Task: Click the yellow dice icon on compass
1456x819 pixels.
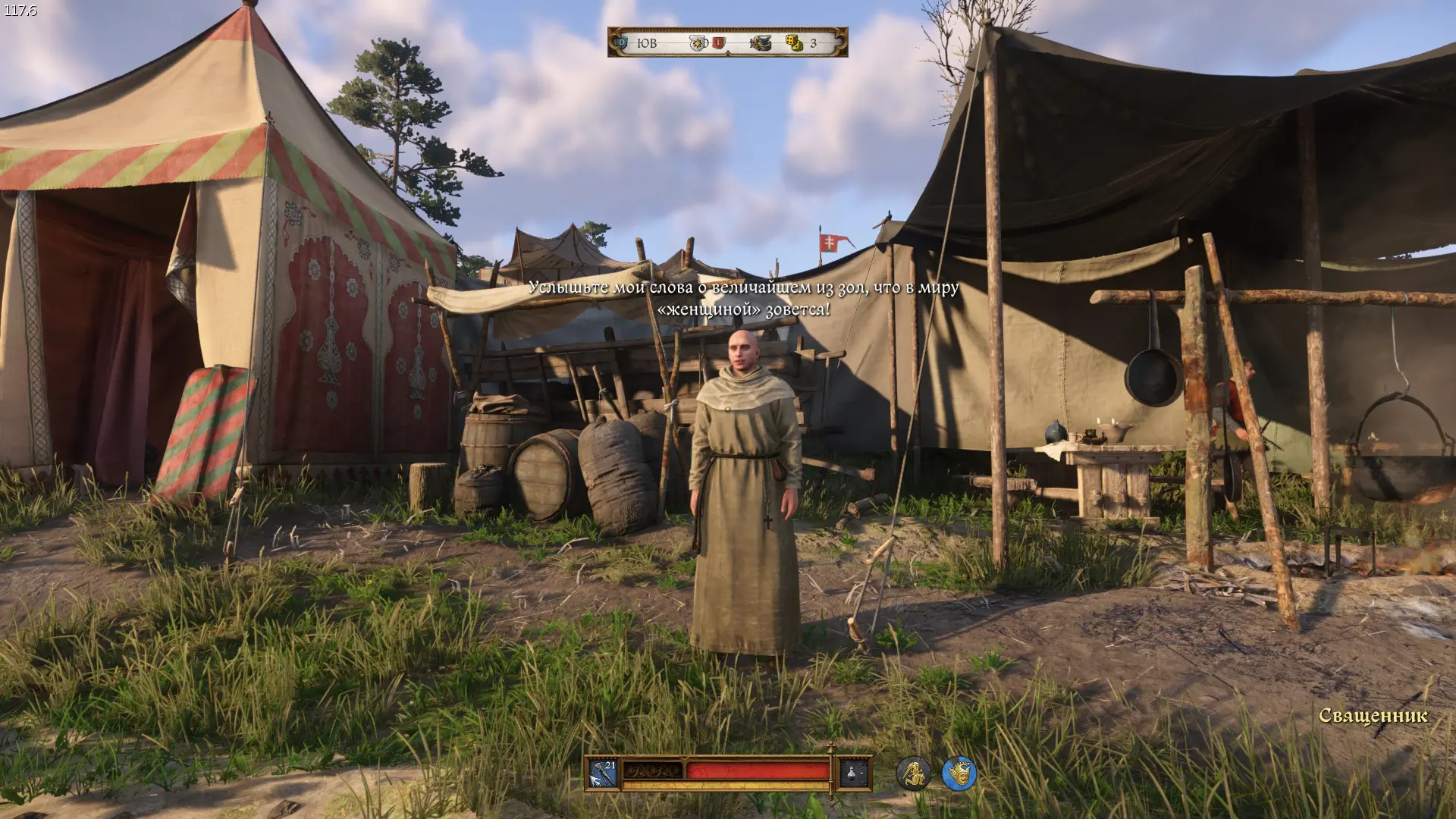Action: pos(794,43)
